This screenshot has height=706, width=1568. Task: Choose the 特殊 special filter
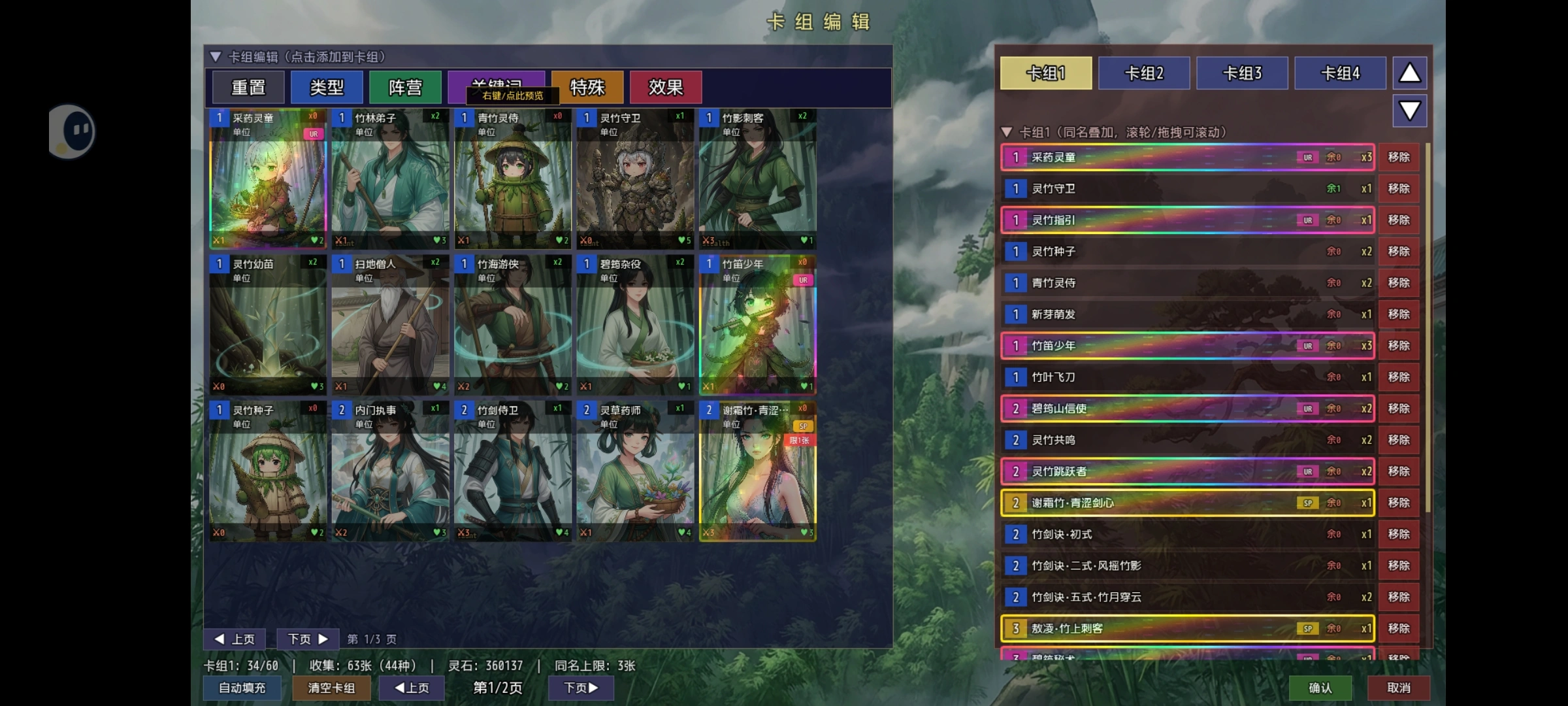(x=587, y=87)
